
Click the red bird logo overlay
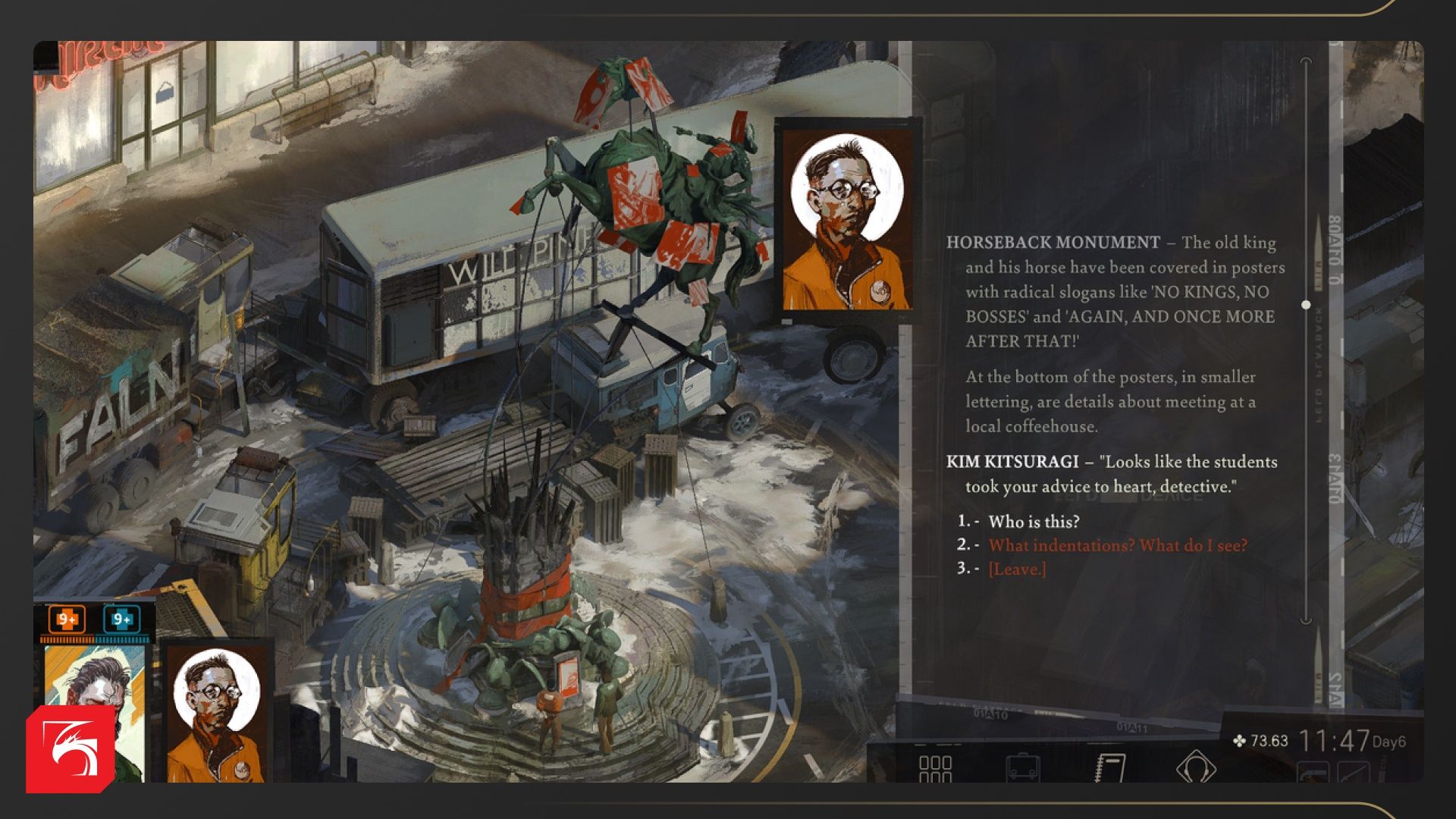click(x=70, y=749)
